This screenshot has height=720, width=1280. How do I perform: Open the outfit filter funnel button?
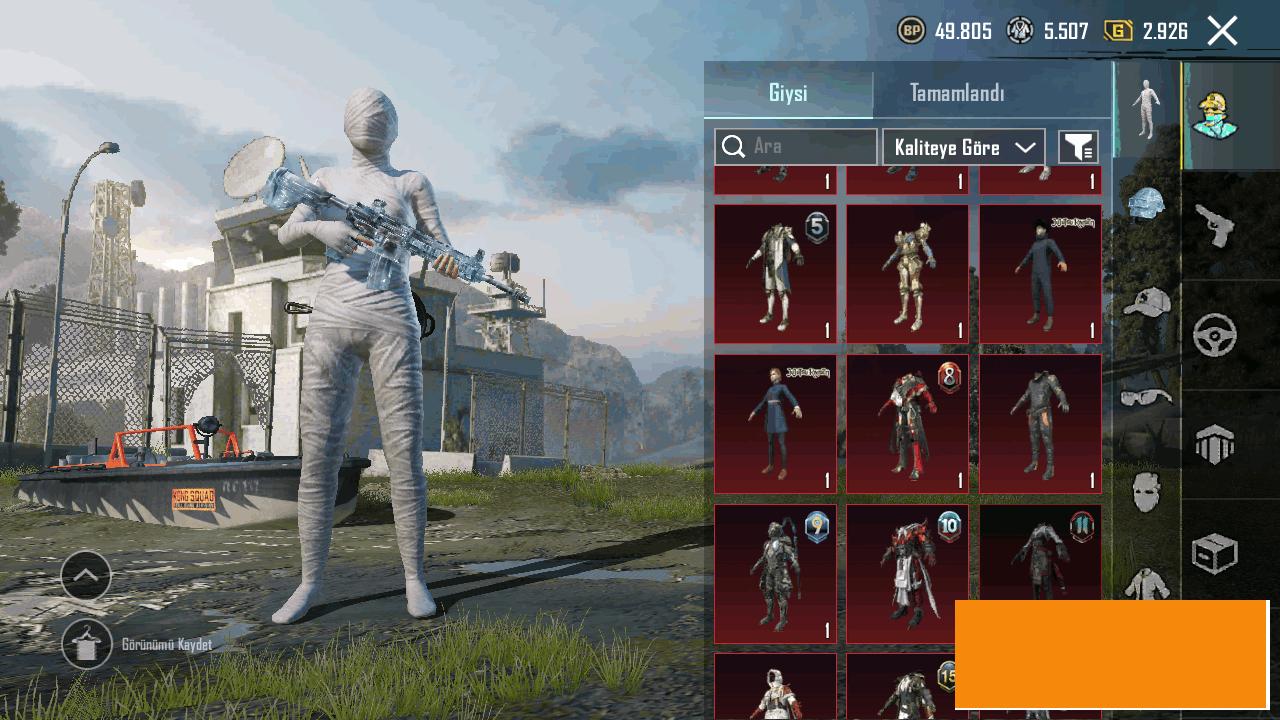(x=1078, y=147)
